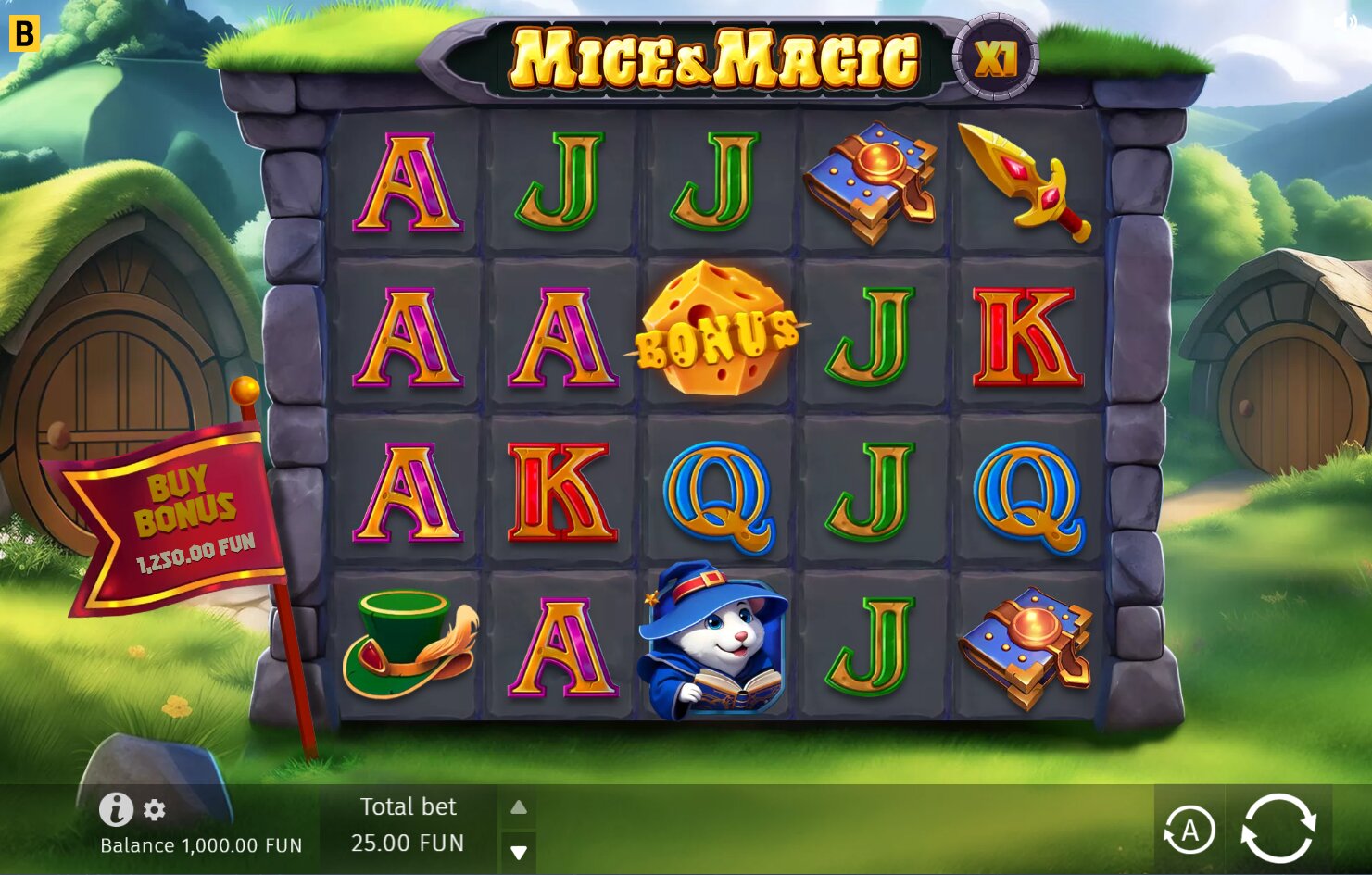
Task: Open the Total bet selector
Action: point(410,825)
